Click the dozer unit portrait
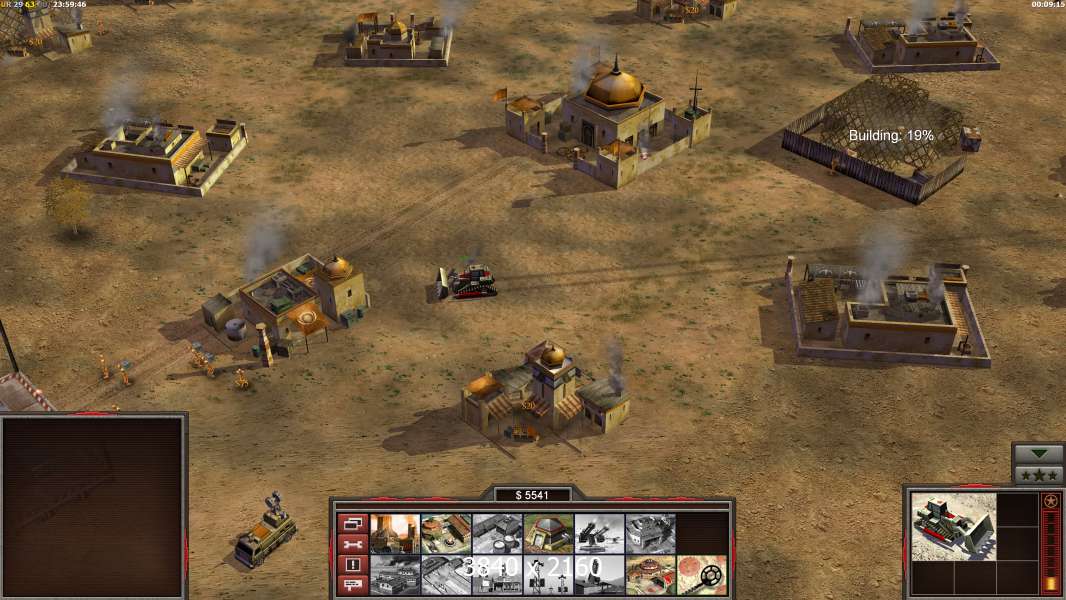The width and height of the screenshot is (1066, 600). [953, 526]
